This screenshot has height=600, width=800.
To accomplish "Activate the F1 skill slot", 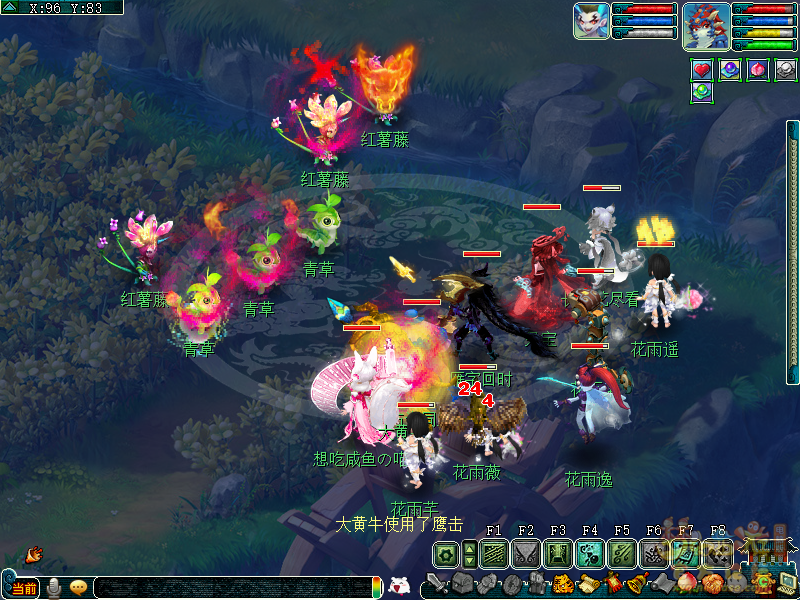I will [x=494, y=553].
